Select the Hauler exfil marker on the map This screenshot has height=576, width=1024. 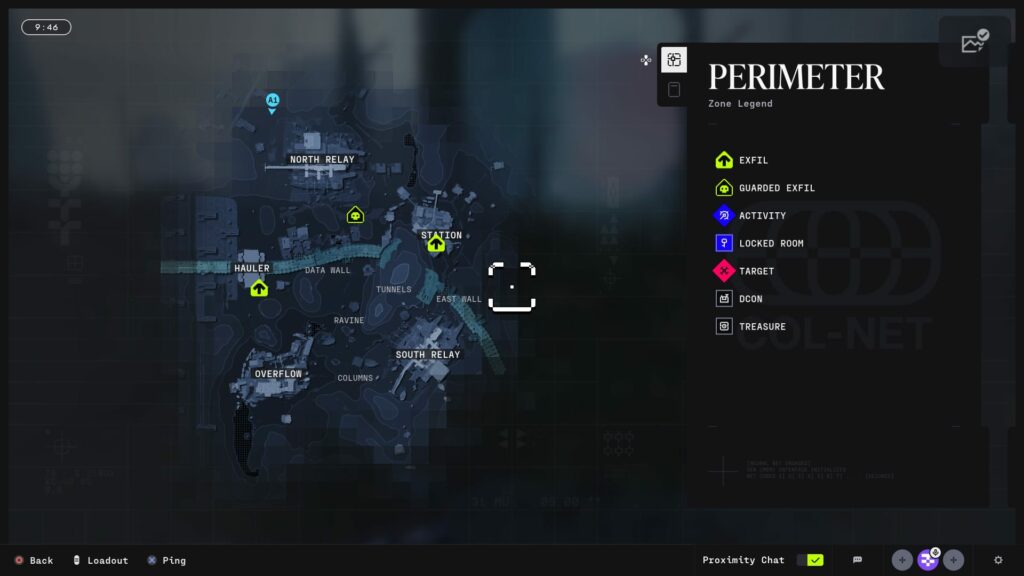coord(259,288)
